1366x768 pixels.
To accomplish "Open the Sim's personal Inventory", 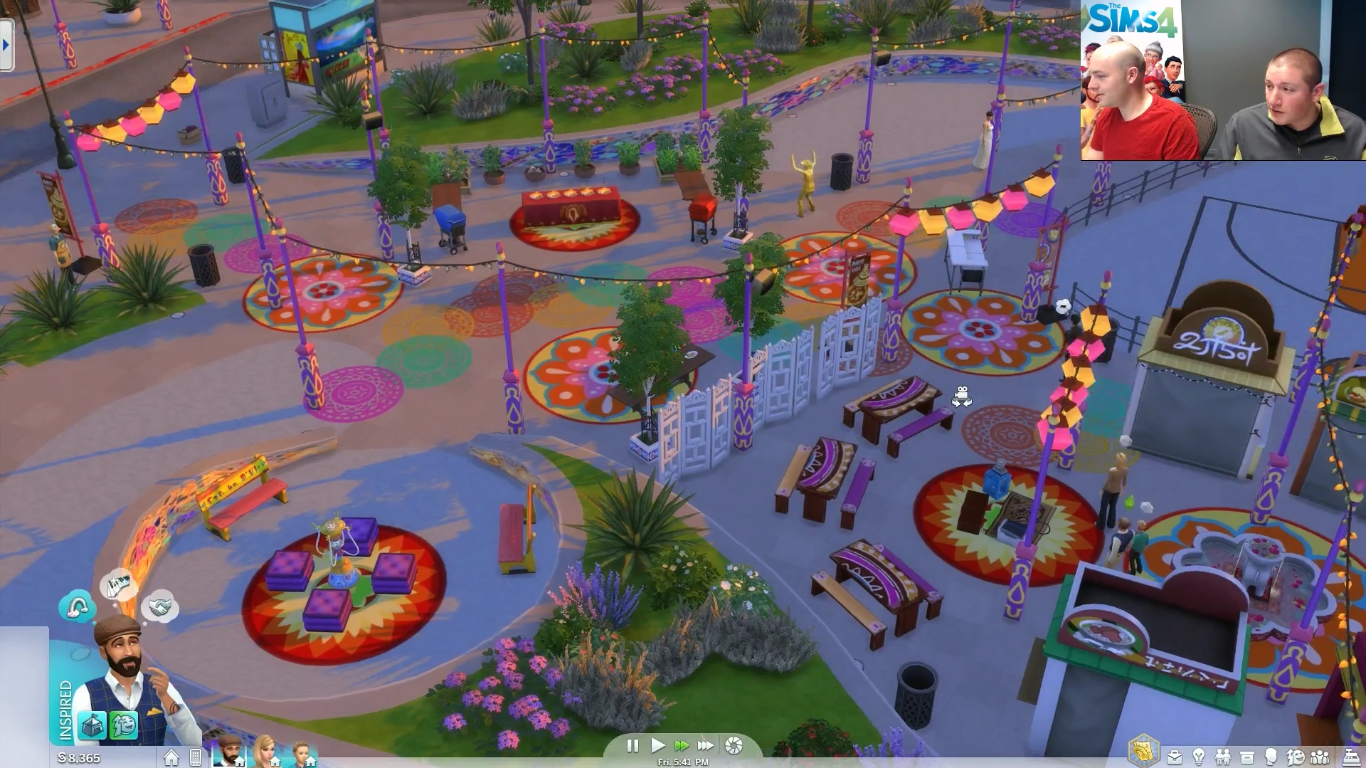I will [1246, 757].
